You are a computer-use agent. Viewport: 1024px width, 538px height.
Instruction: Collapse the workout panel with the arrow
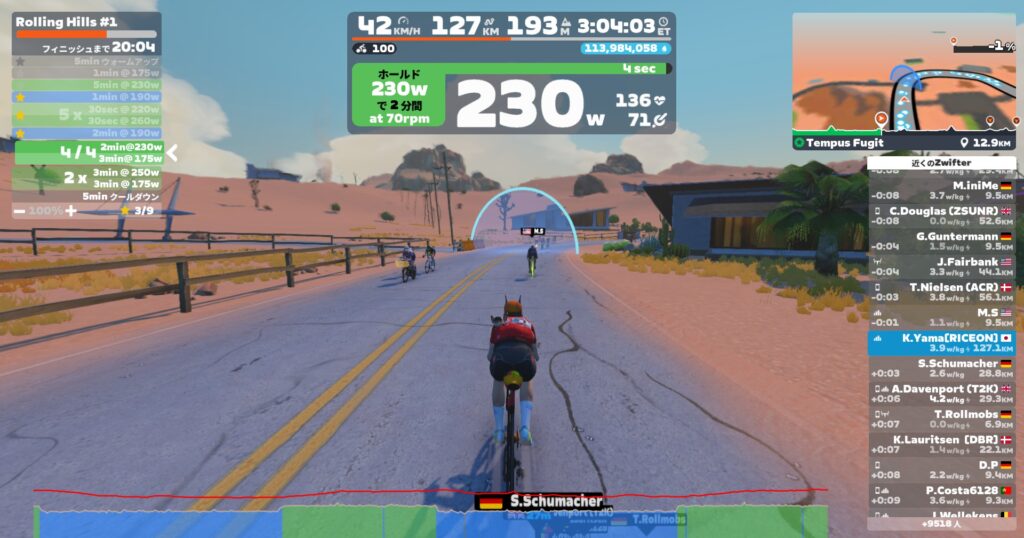click(x=172, y=153)
